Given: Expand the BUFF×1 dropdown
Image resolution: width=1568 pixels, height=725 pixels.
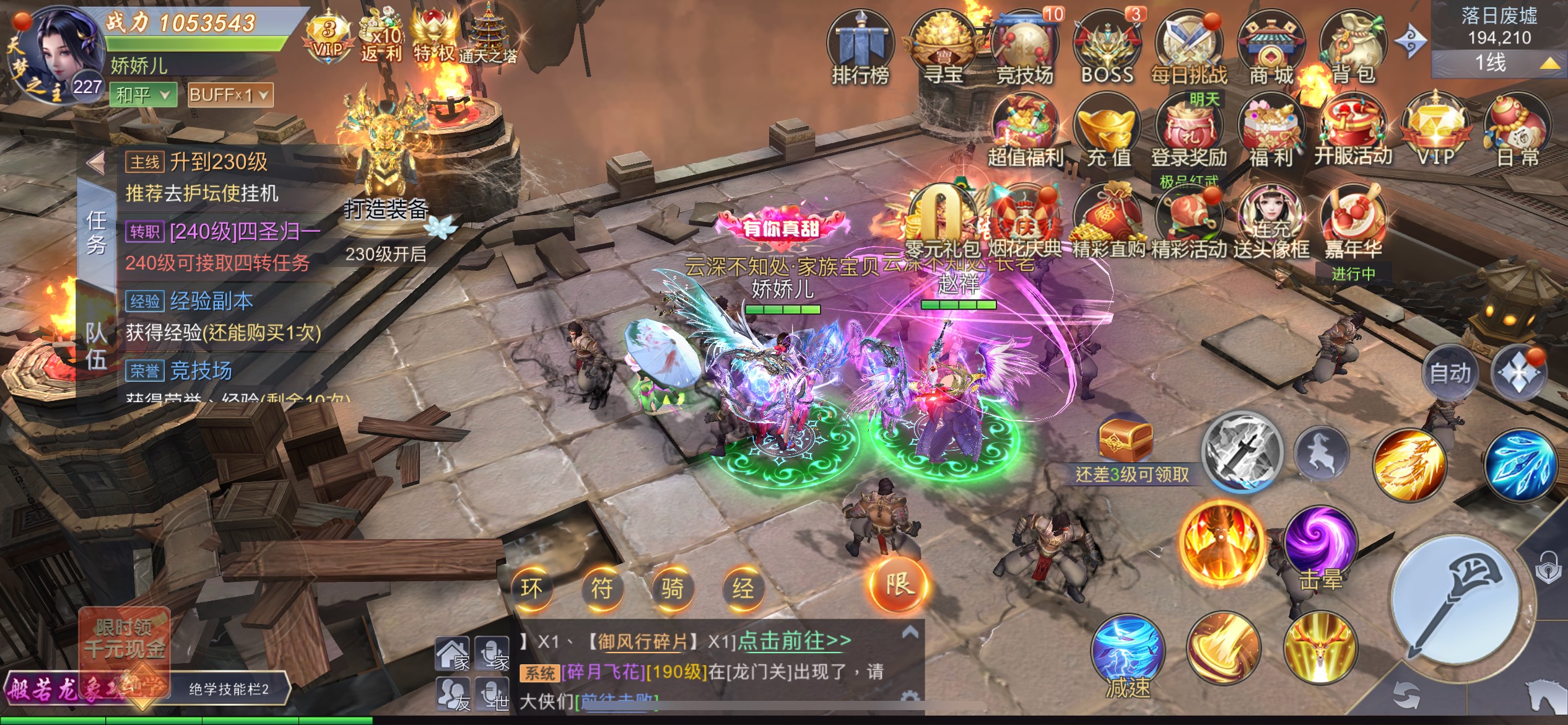Looking at the screenshot, I should [x=230, y=95].
